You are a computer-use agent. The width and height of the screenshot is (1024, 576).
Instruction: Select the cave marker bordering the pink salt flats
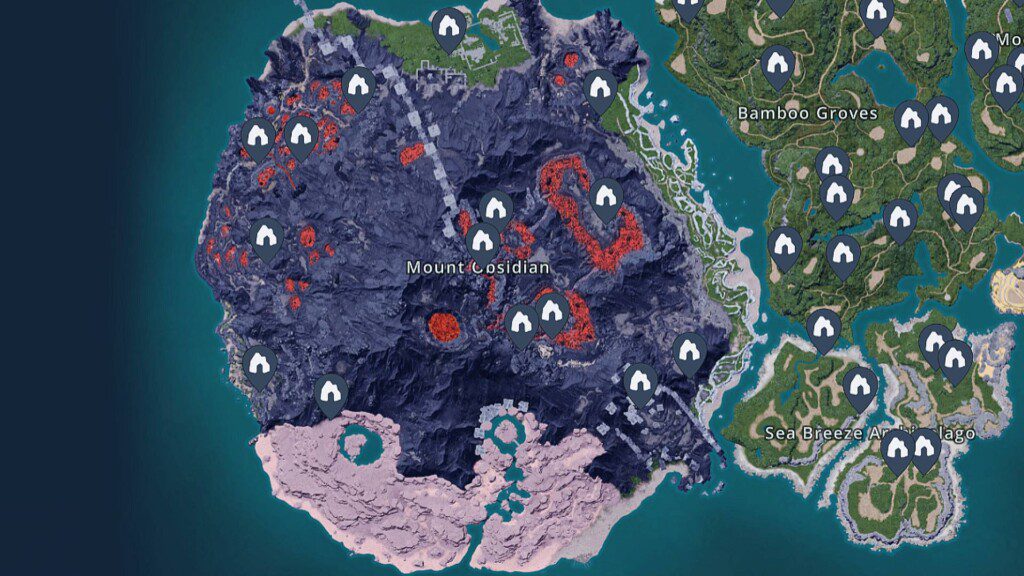(x=331, y=393)
